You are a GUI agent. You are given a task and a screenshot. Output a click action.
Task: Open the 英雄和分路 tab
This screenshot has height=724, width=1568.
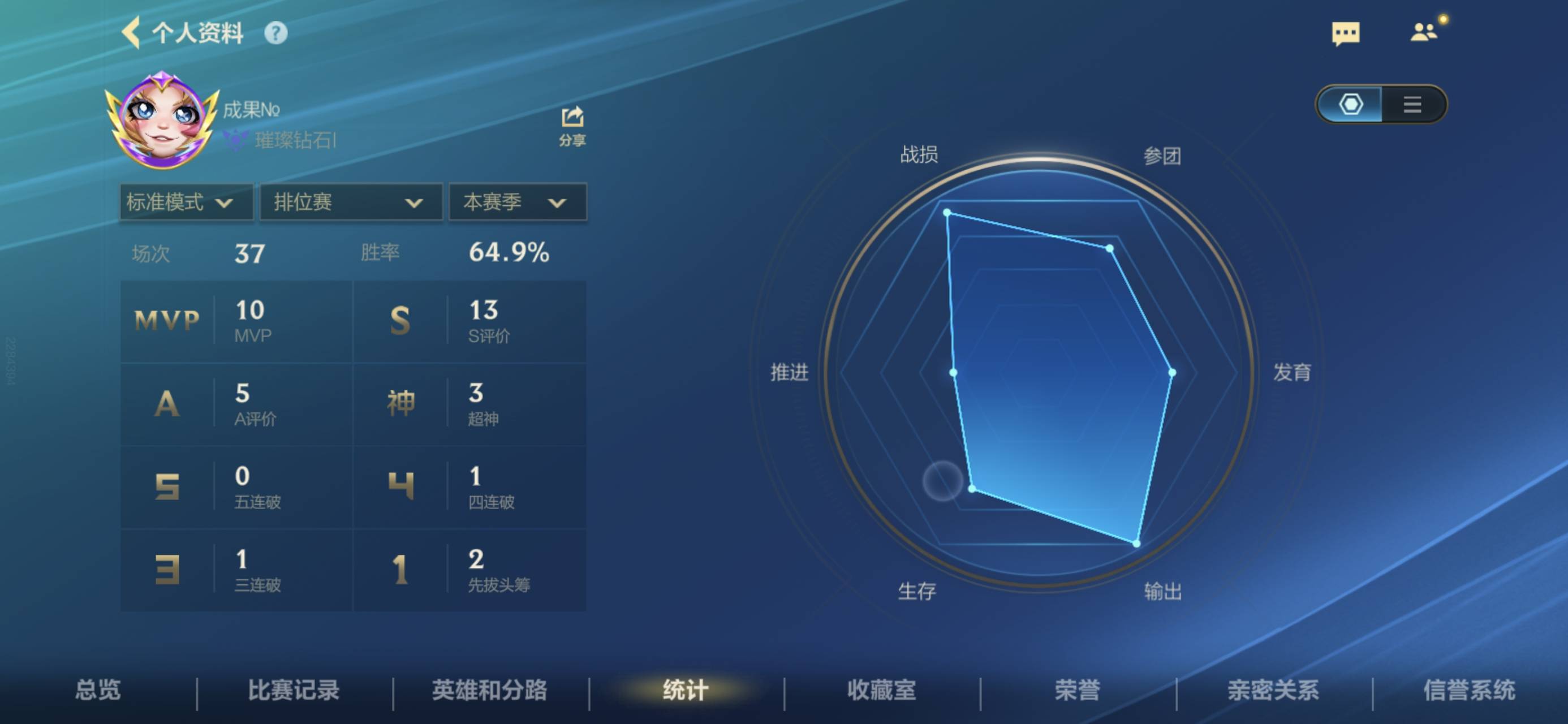pyautogui.click(x=490, y=690)
